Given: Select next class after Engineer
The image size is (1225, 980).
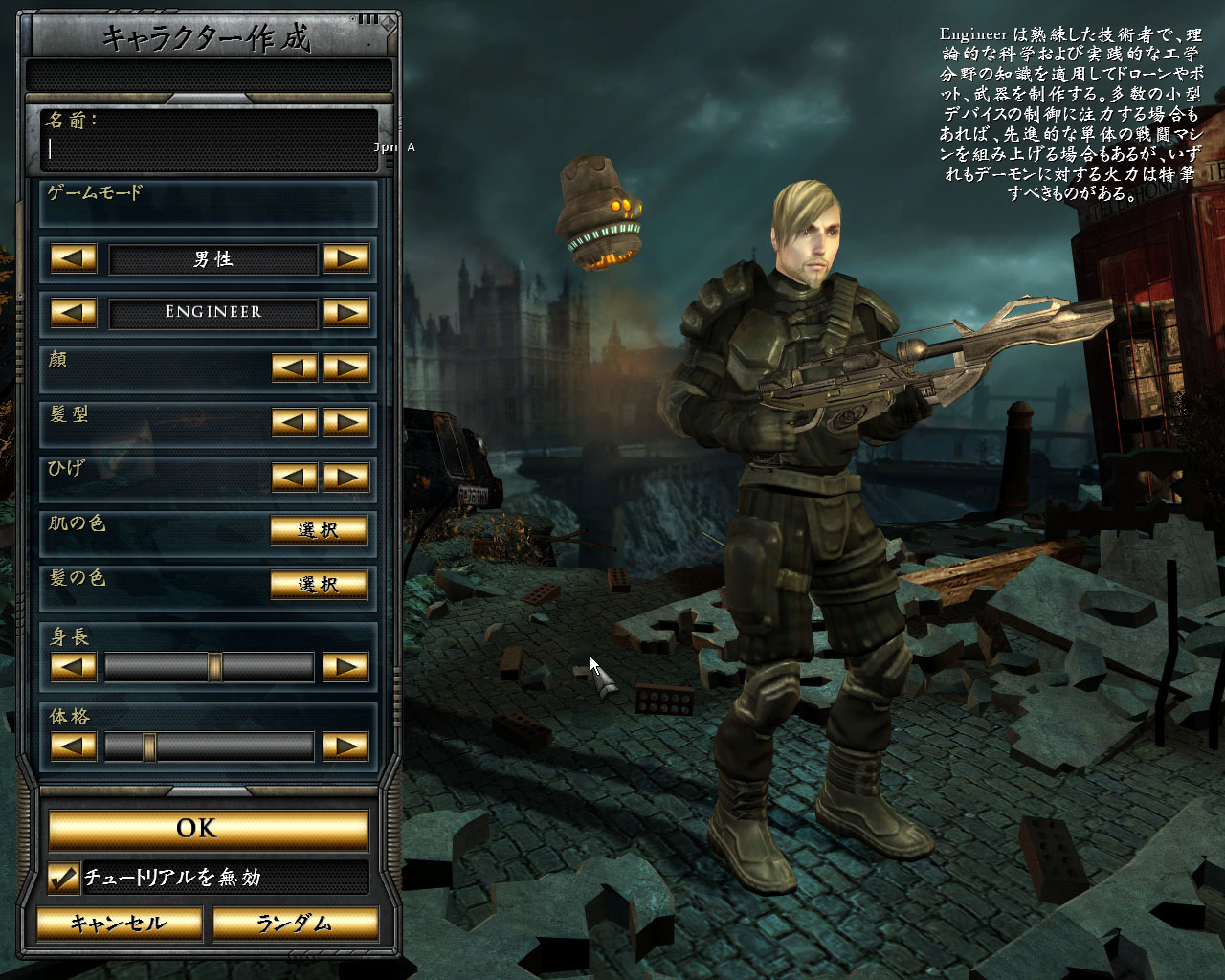Looking at the screenshot, I should coord(346,312).
